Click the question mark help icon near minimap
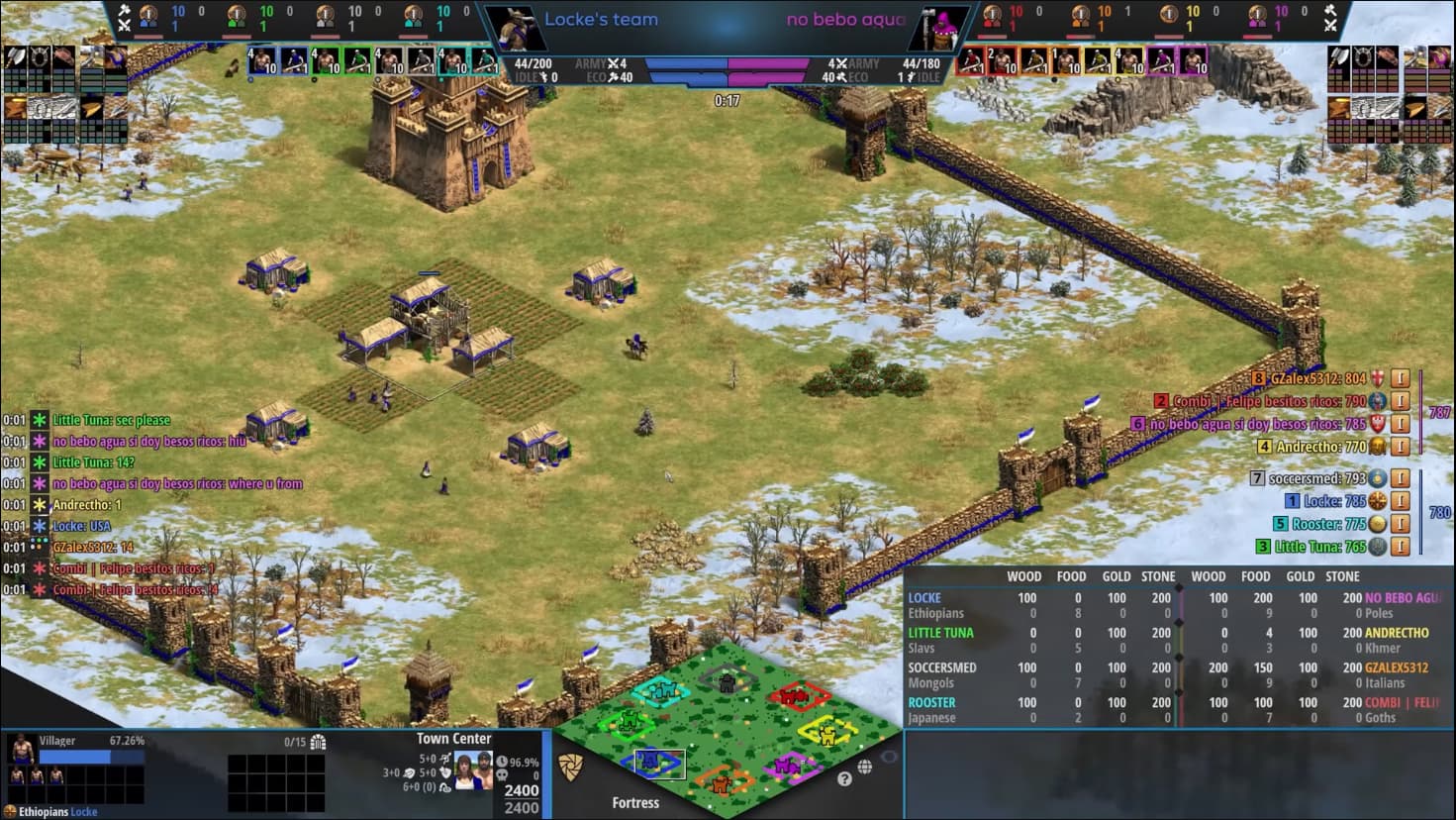The height and width of the screenshot is (820, 1456). pyautogui.click(x=844, y=779)
